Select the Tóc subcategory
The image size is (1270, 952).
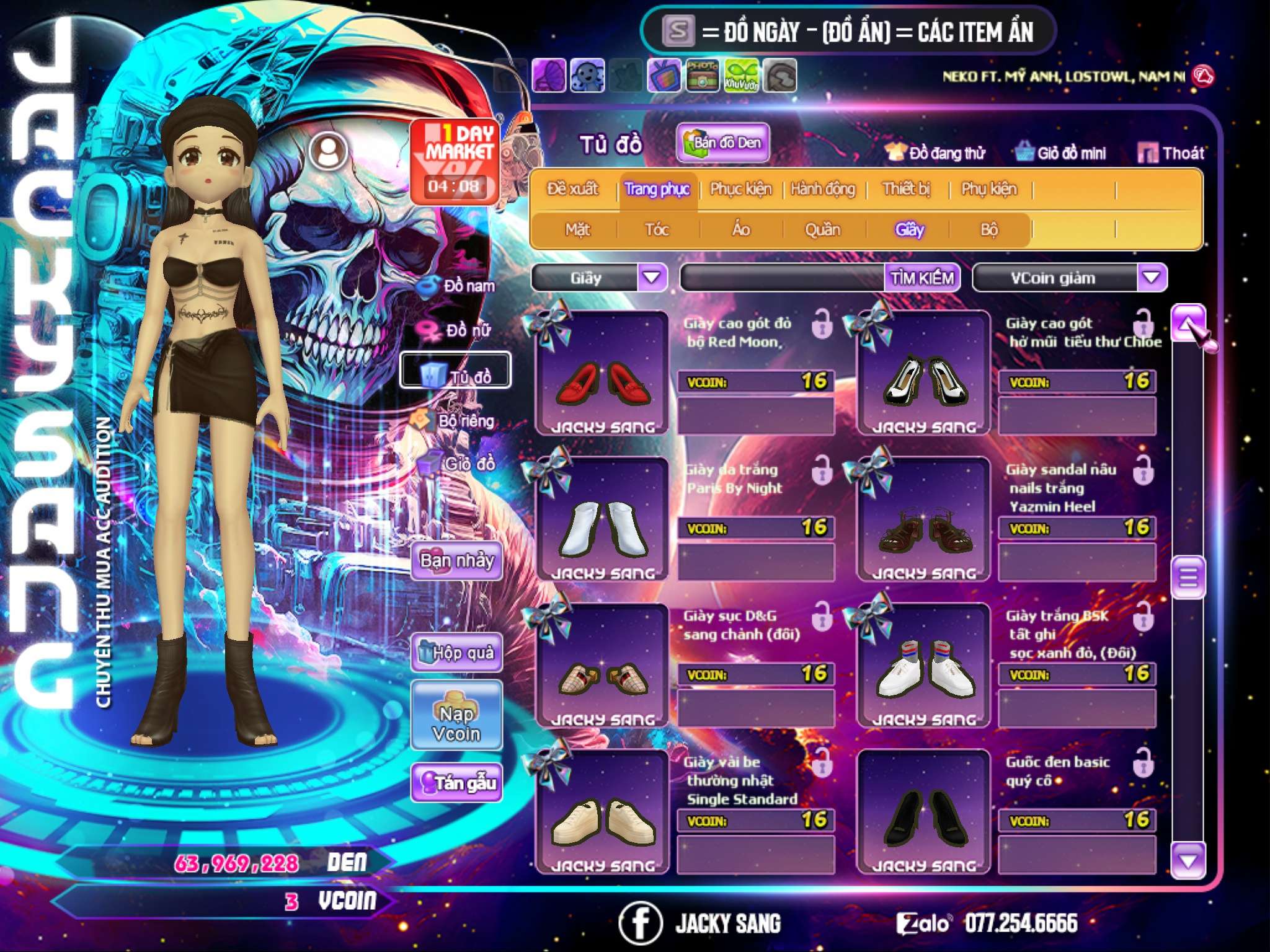[x=657, y=230]
